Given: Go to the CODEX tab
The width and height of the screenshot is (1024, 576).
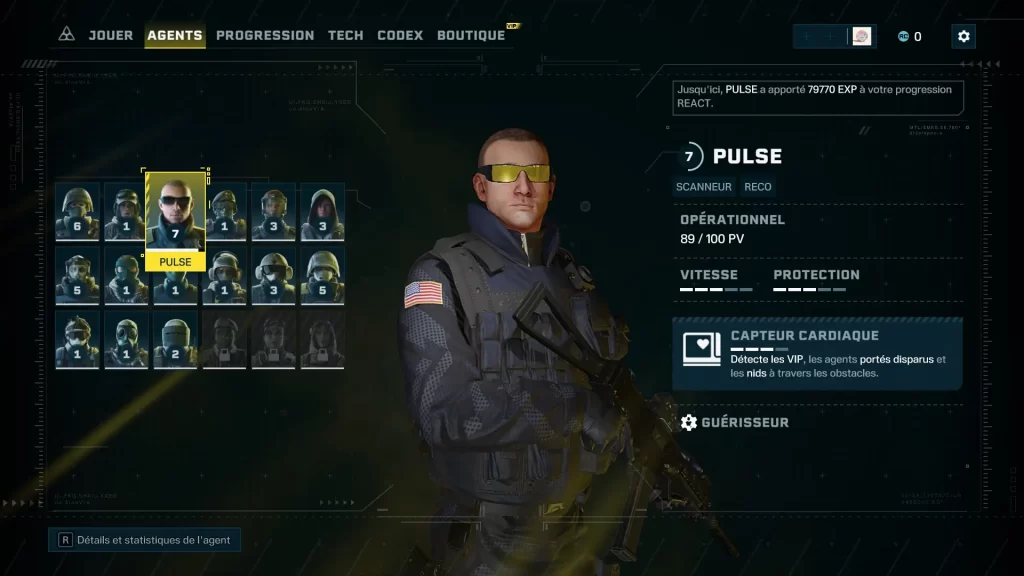Looking at the screenshot, I should point(400,35).
